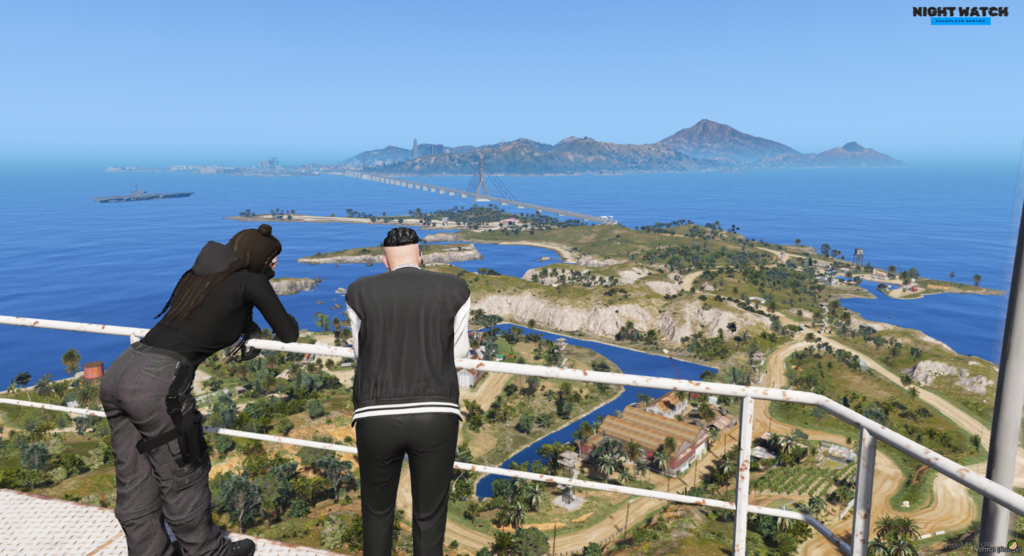The image size is (1024, 556).
Task: Click the Night Watch roleplay server logo
Action: pos(960,14)
